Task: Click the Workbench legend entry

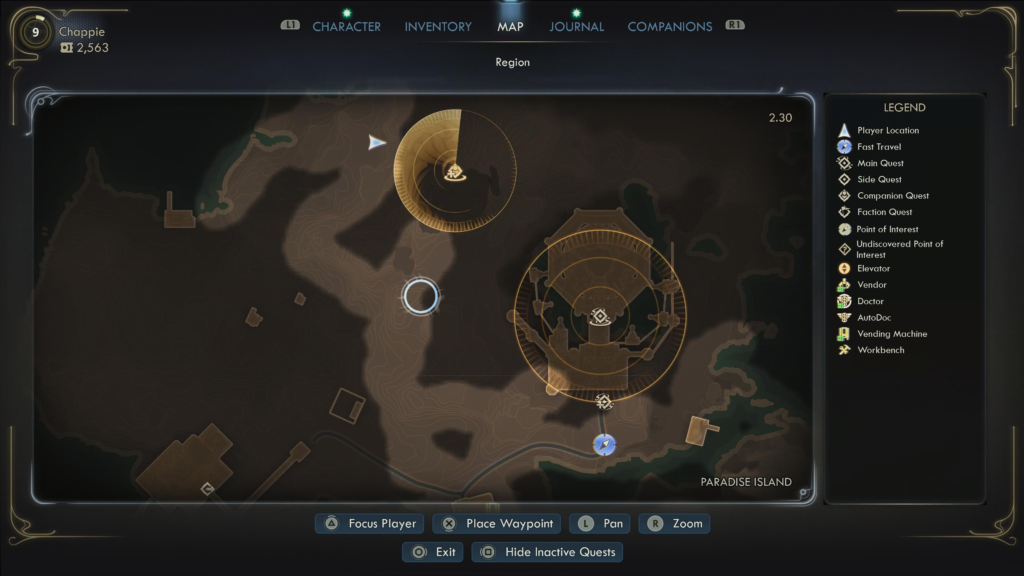Action: pyautogui.click(x=880, y=350)
